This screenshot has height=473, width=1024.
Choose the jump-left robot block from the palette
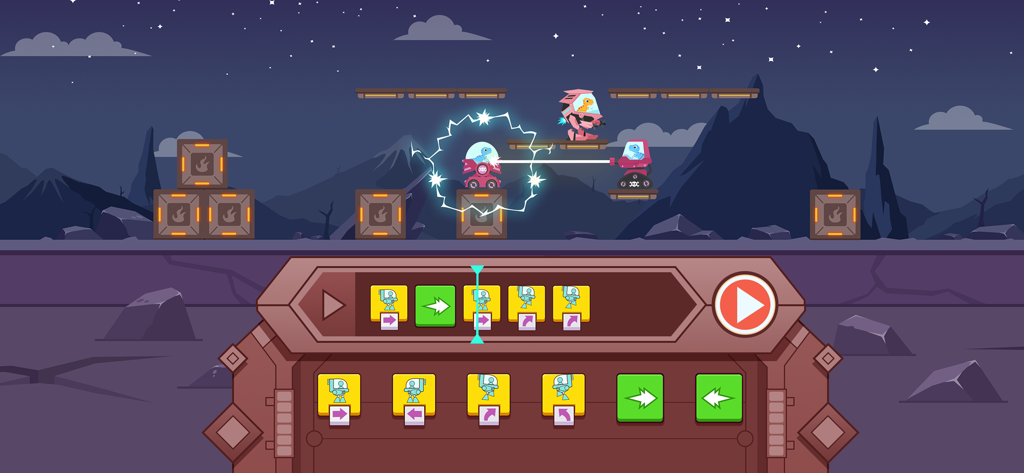coord(563,398)
